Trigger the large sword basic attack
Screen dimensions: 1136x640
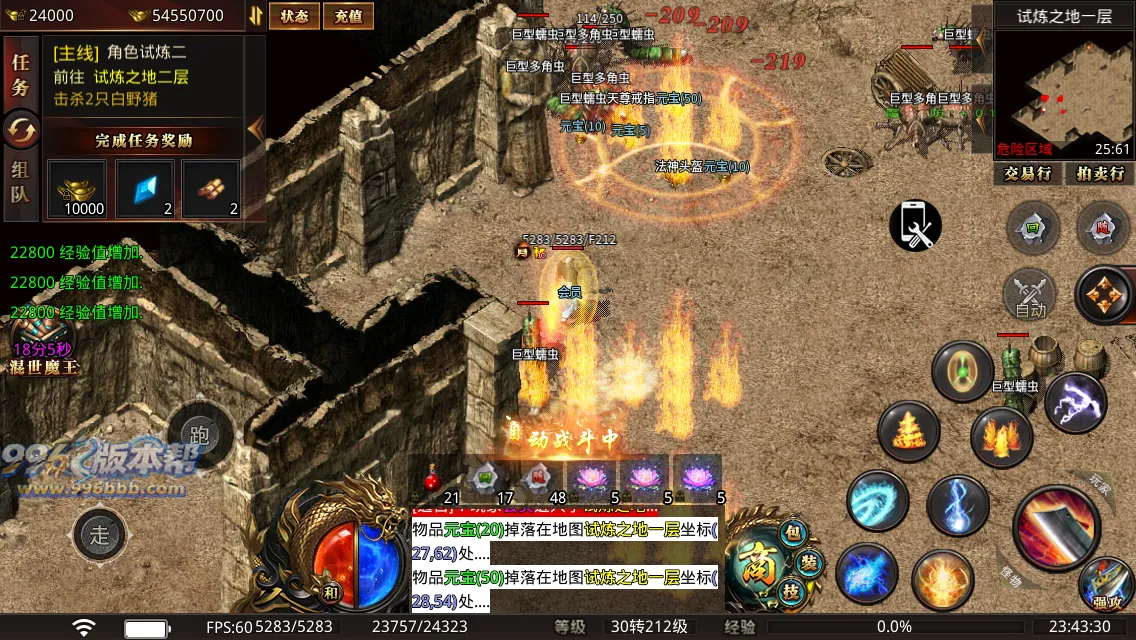(1056, 527)
